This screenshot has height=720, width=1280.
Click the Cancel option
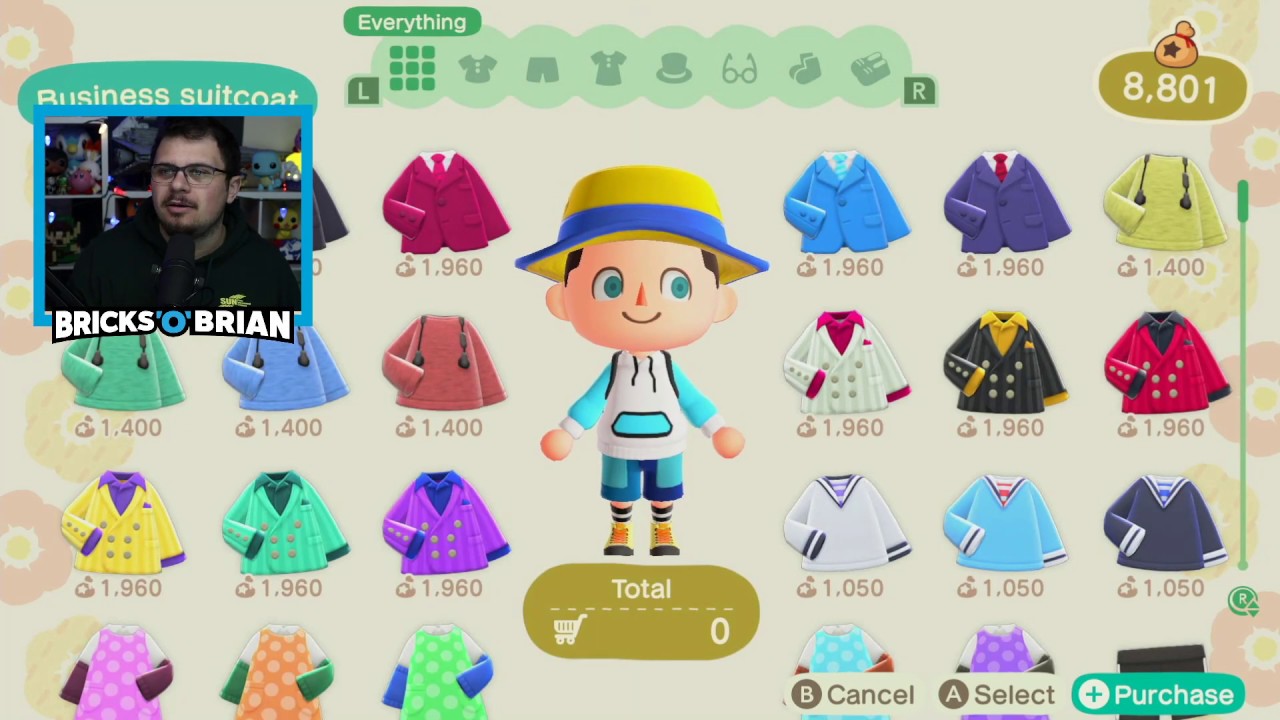(852, 694)
